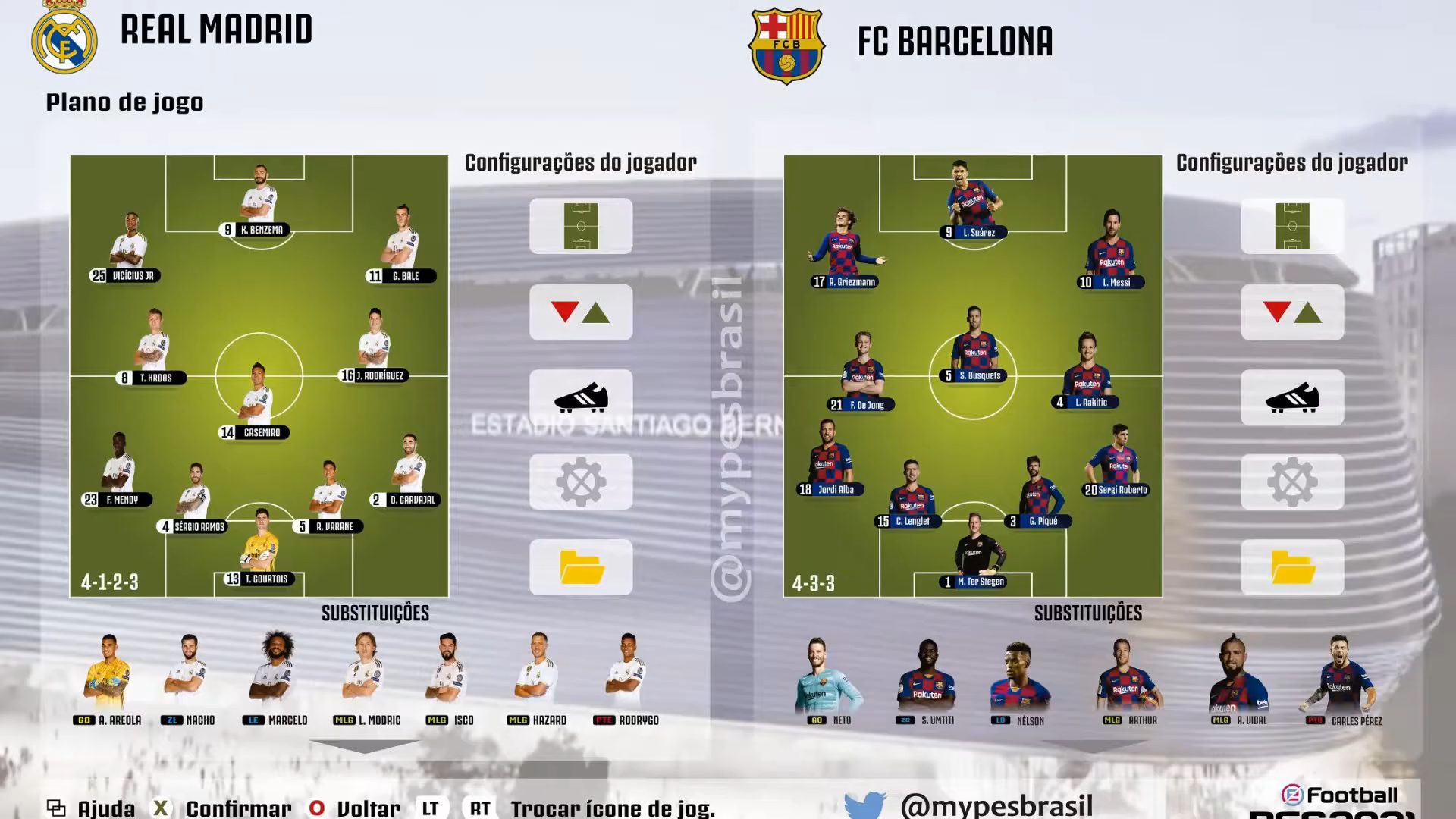The width and height of the screenshot is (1456, 819).
Task: Click Real Madrid's red and green arrows button
Action: tap(581, 312)
